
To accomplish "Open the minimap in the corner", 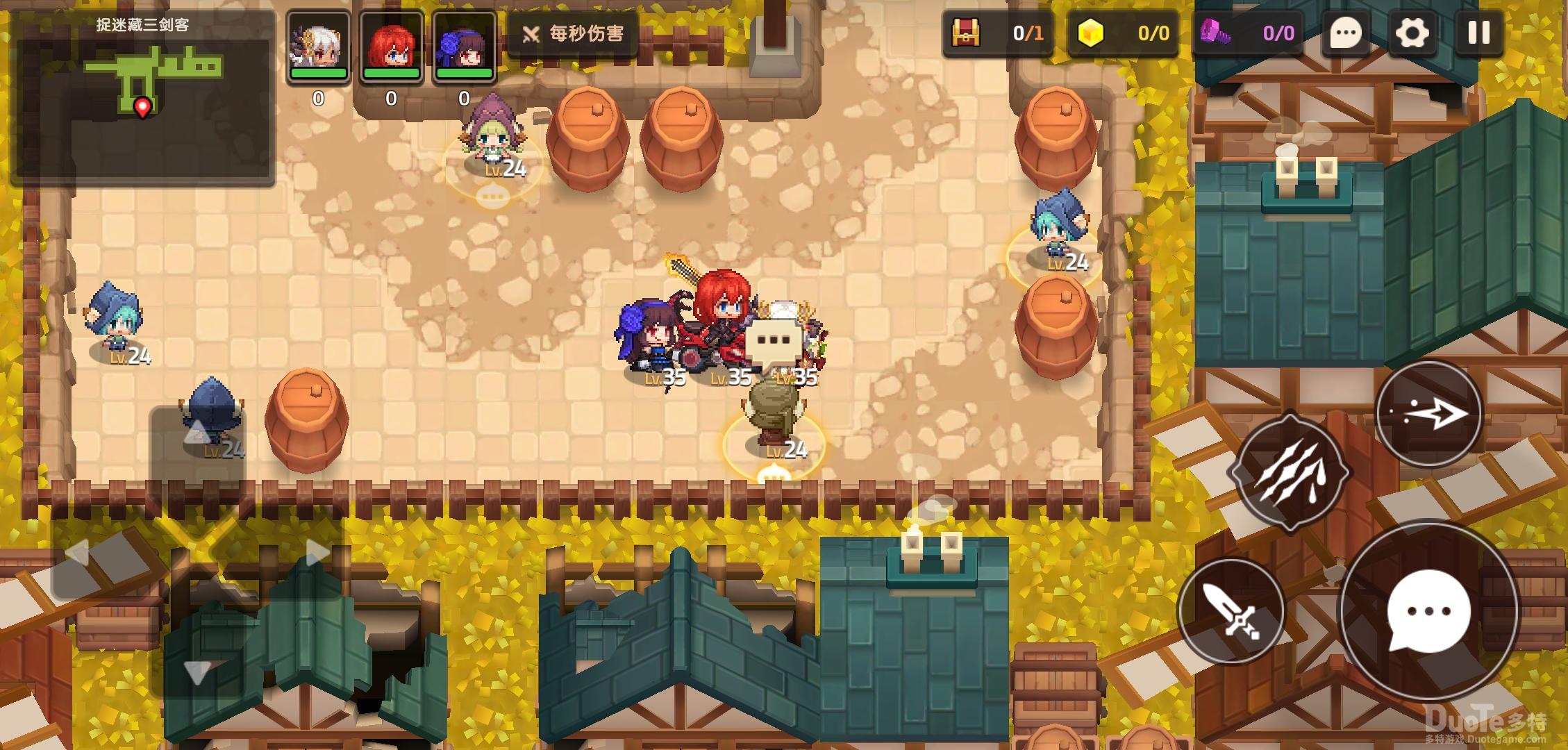I will coord(142,97).
